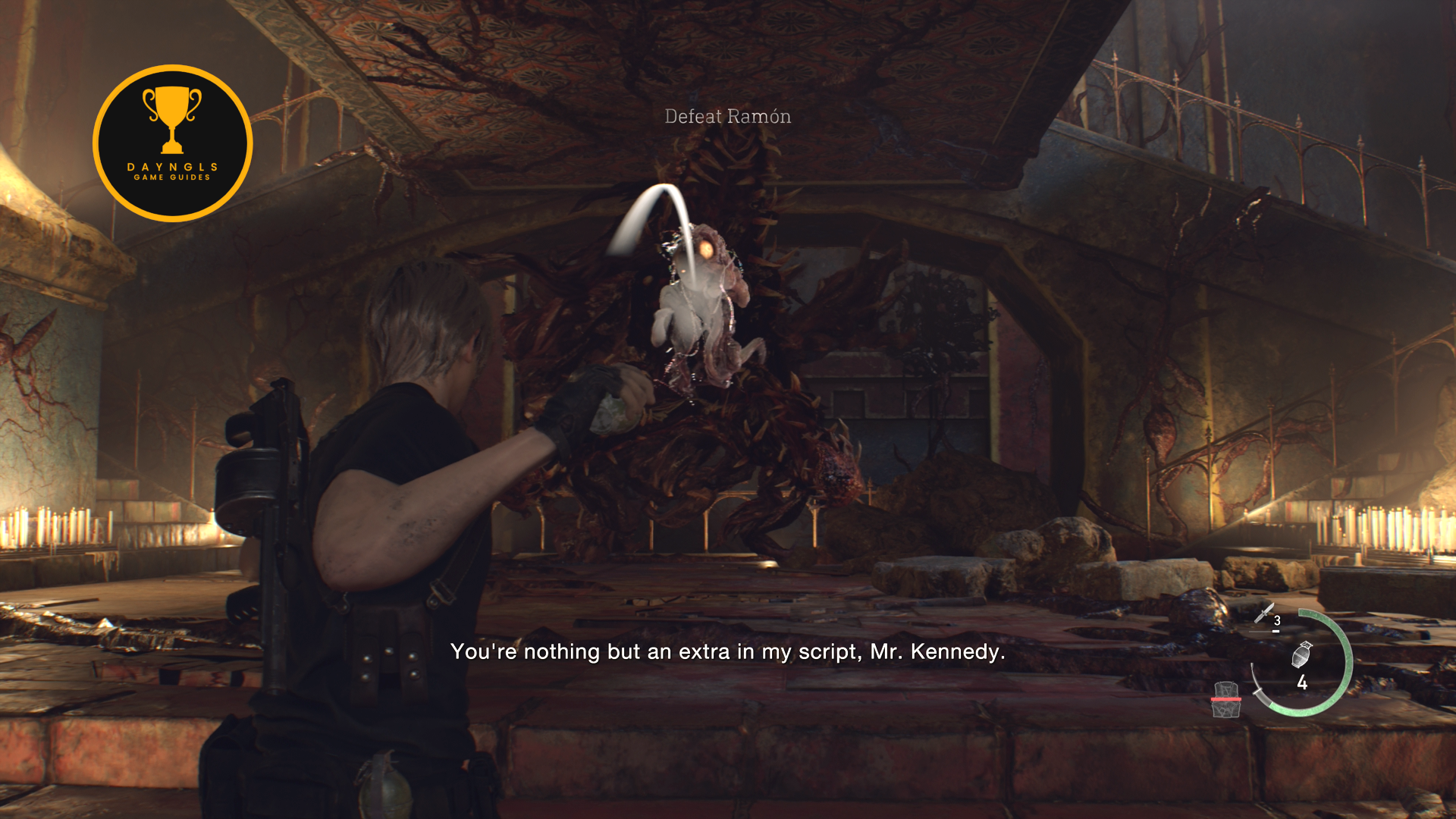Select the equipped grenade icon
The width and height of the screenshot is (1456, 819).
(x=1301, y=654)
